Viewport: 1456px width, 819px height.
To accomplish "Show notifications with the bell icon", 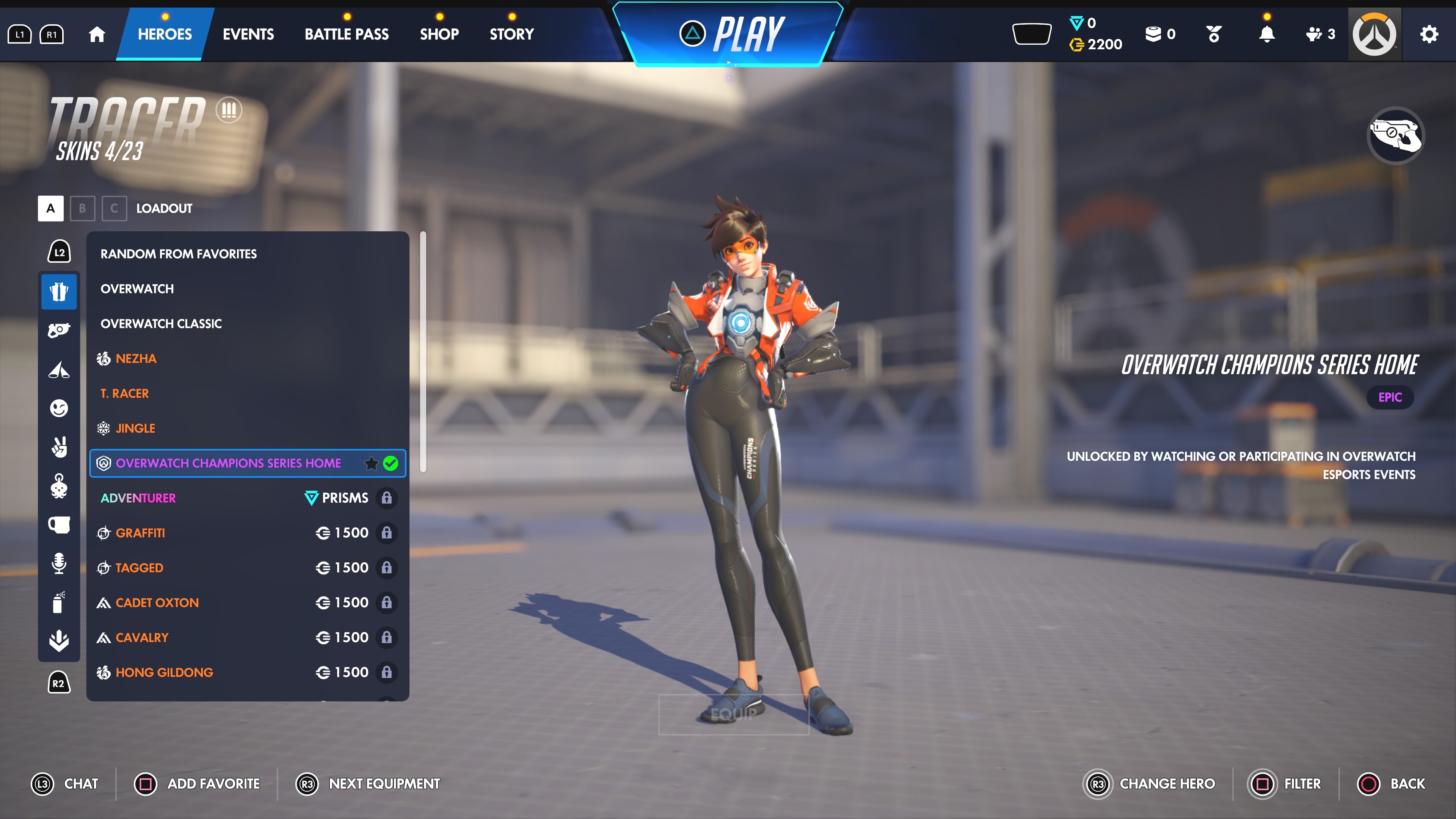I will [1267, 35].
